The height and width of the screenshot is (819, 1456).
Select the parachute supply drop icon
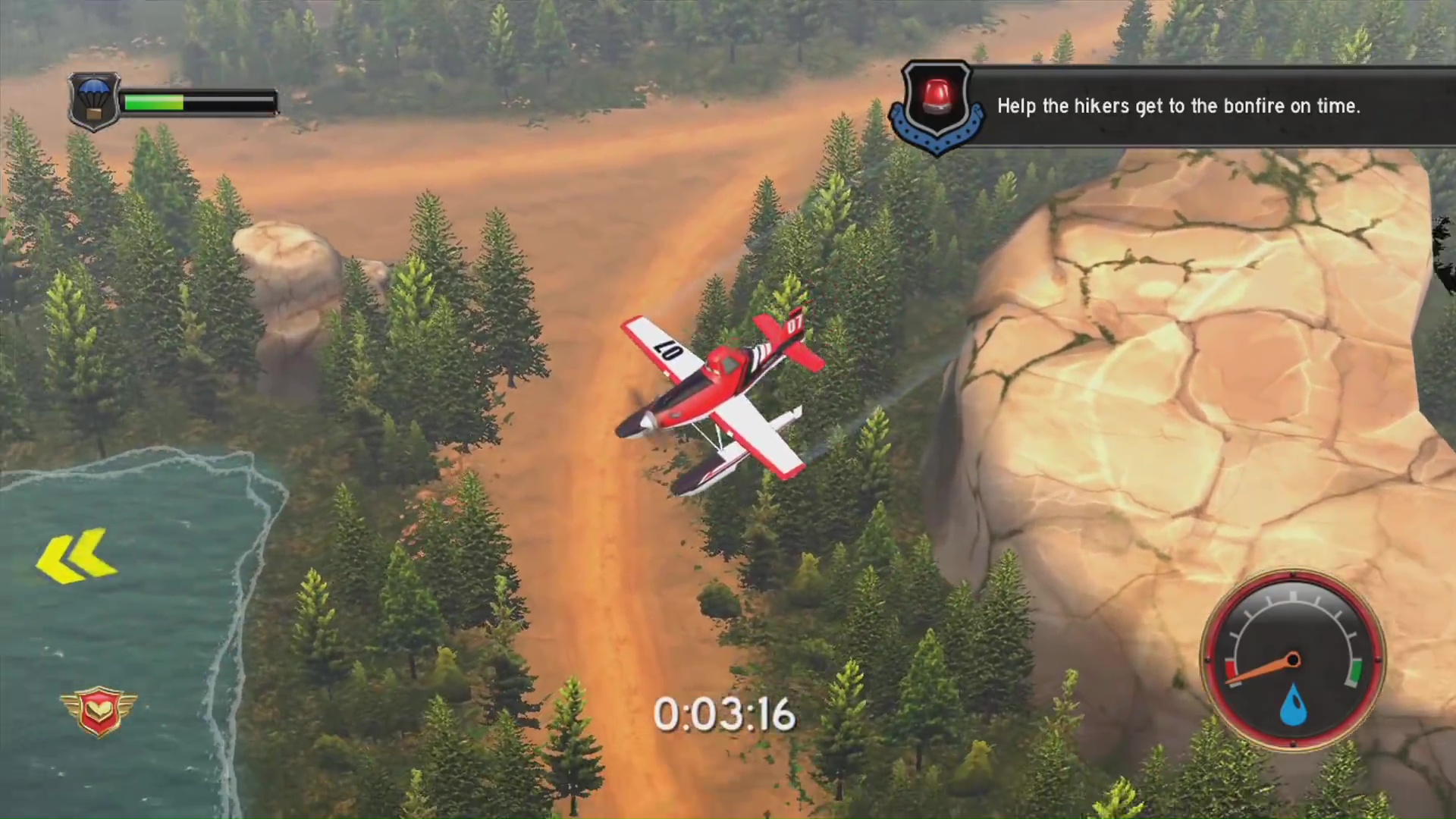point(94,102)
